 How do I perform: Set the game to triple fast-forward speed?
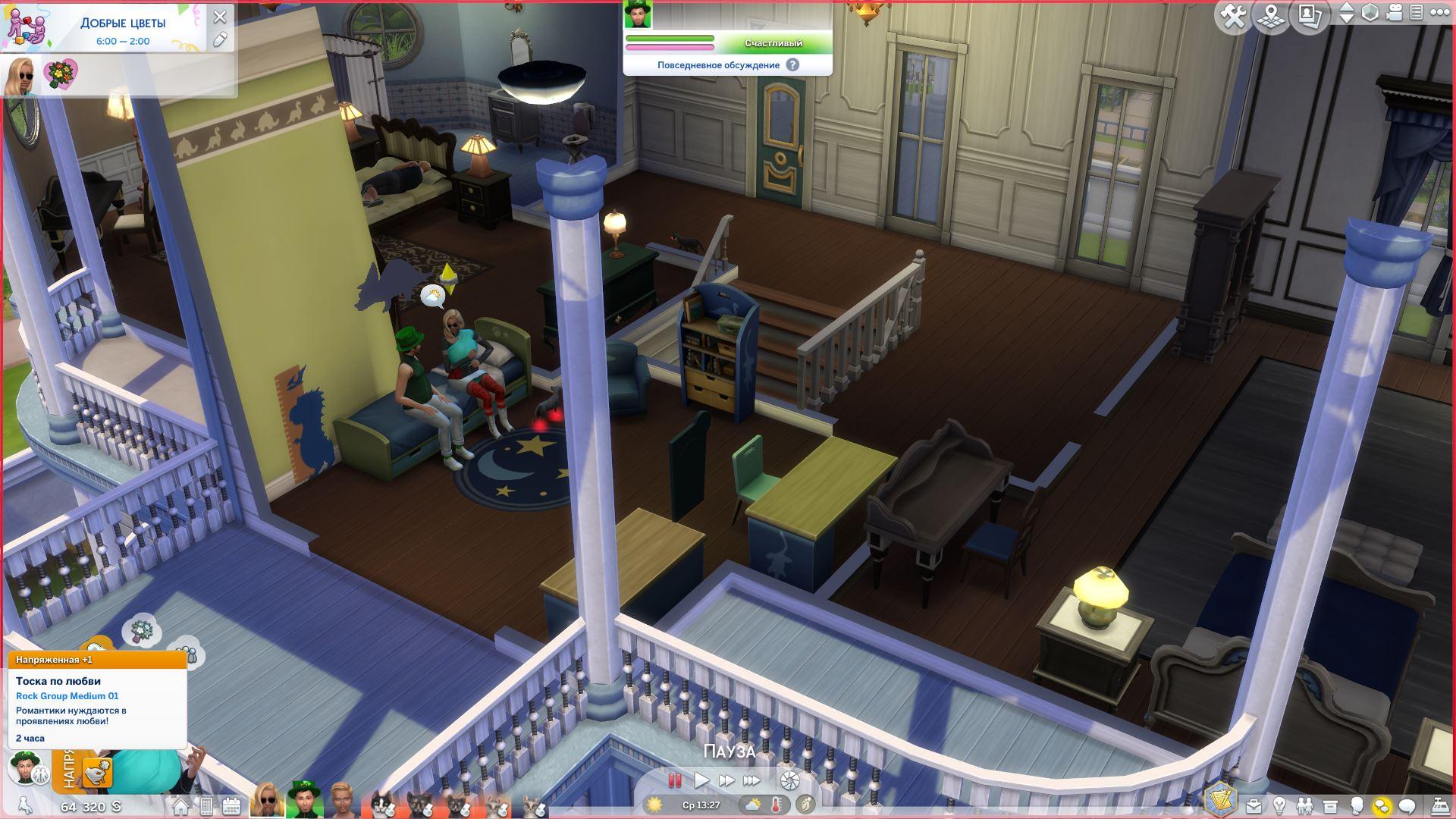click(752, 780)
